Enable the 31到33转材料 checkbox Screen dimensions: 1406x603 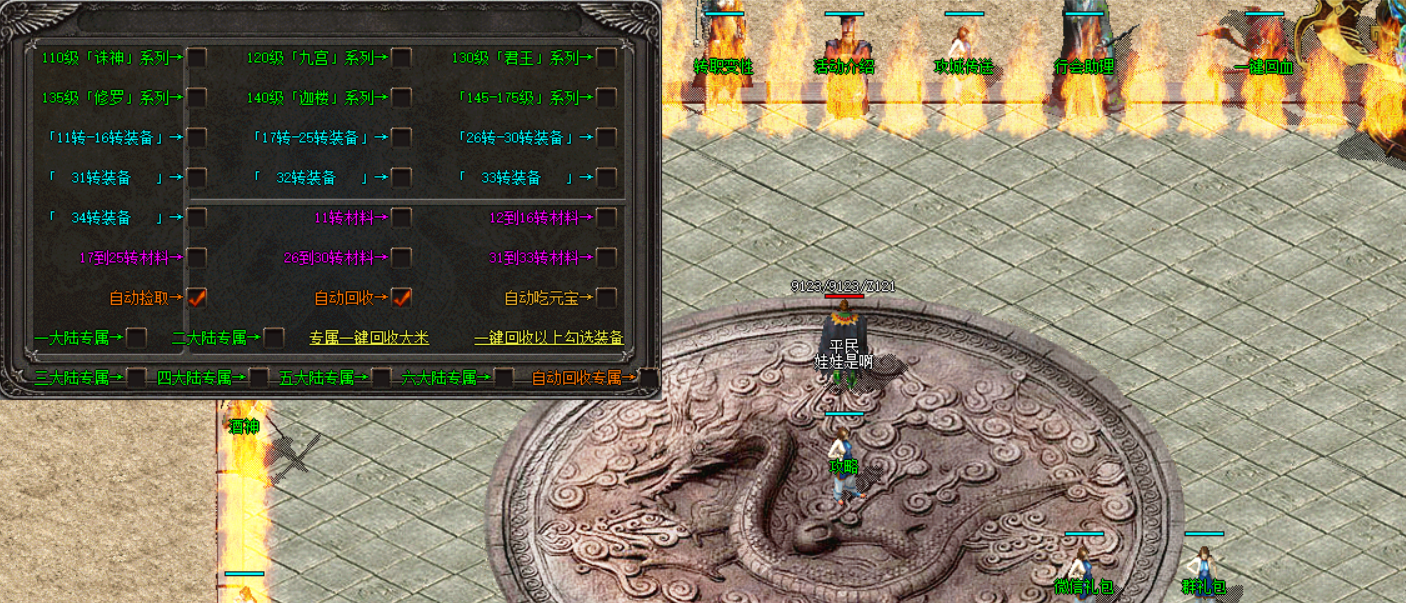click(606, 258)
